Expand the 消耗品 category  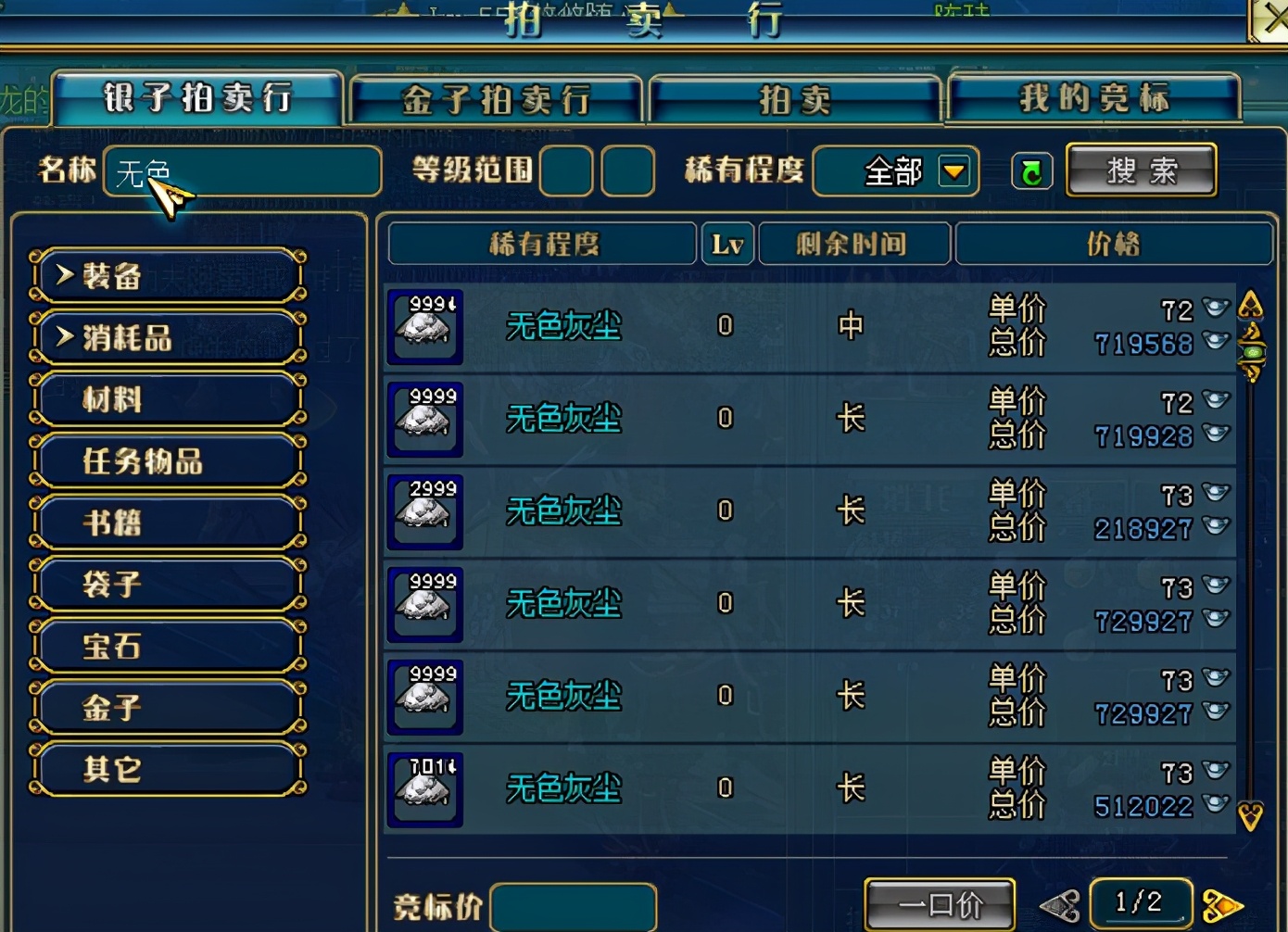[x=168, y=337]
